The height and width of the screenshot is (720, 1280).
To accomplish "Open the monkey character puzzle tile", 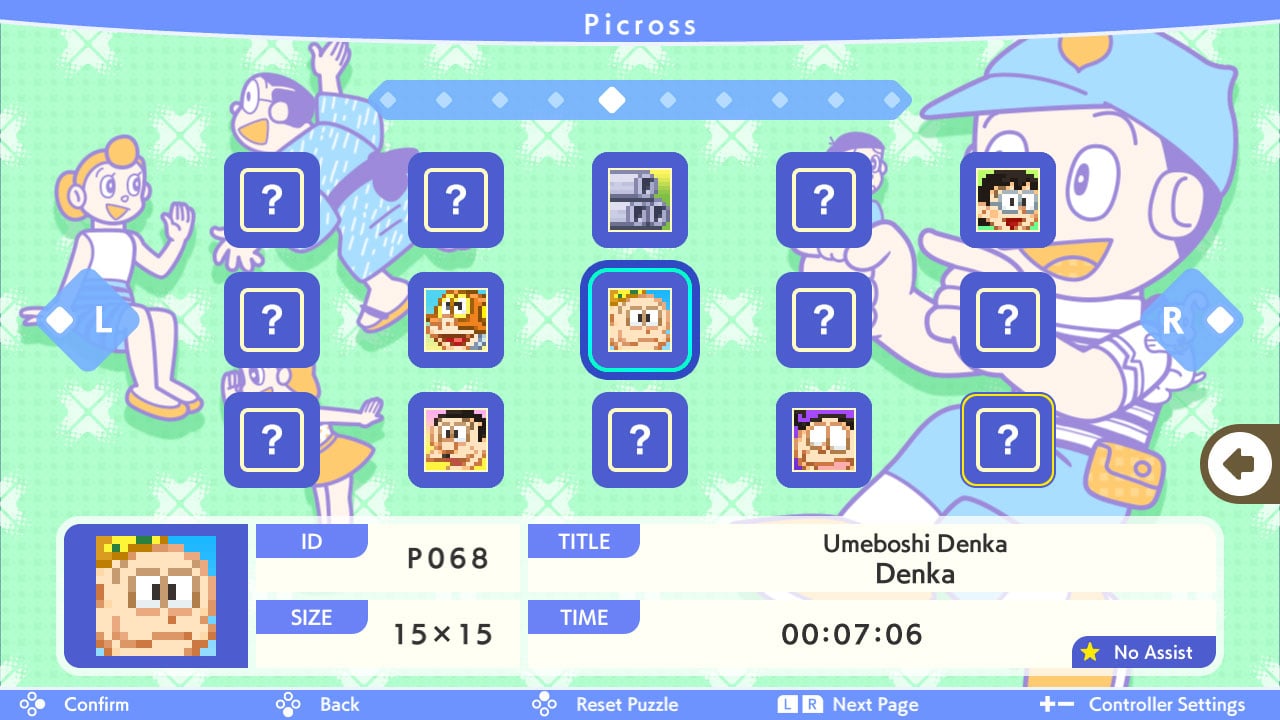I will (x=456, y=321).
